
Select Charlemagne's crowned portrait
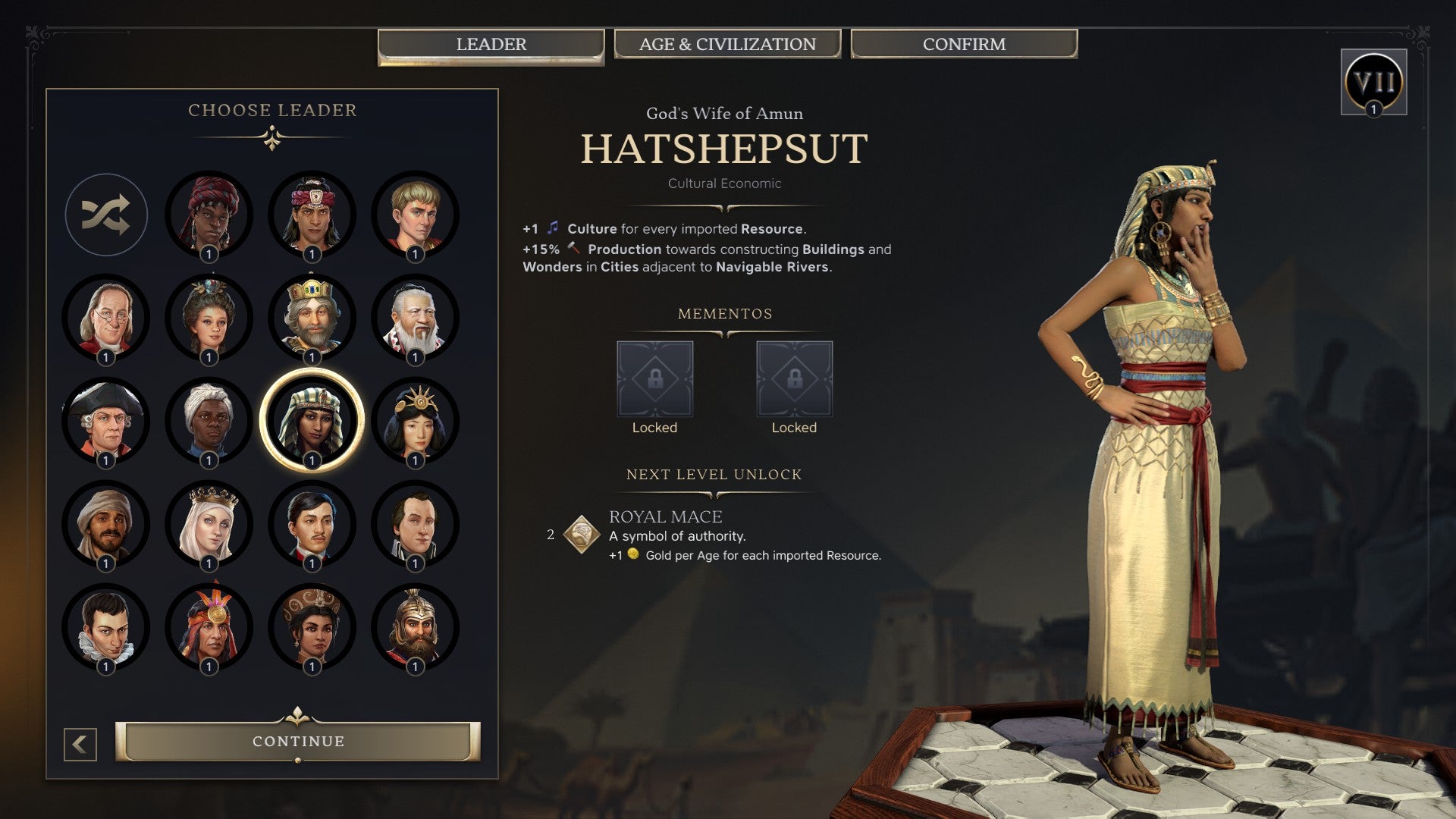(312, 318)
